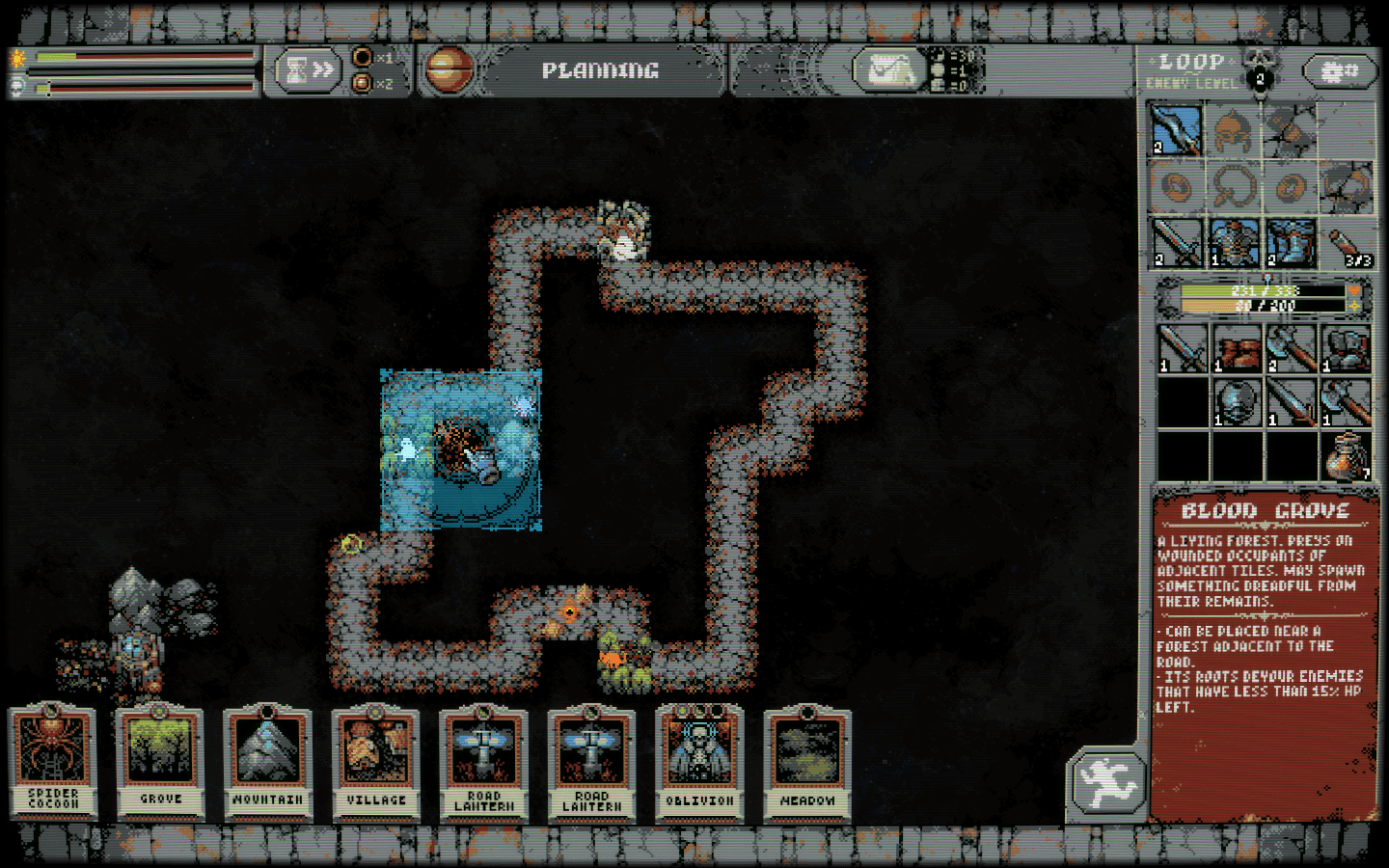Pick the Oblivion card
The width and height of the screenshot is (1389, 868).
coord(700,762)
